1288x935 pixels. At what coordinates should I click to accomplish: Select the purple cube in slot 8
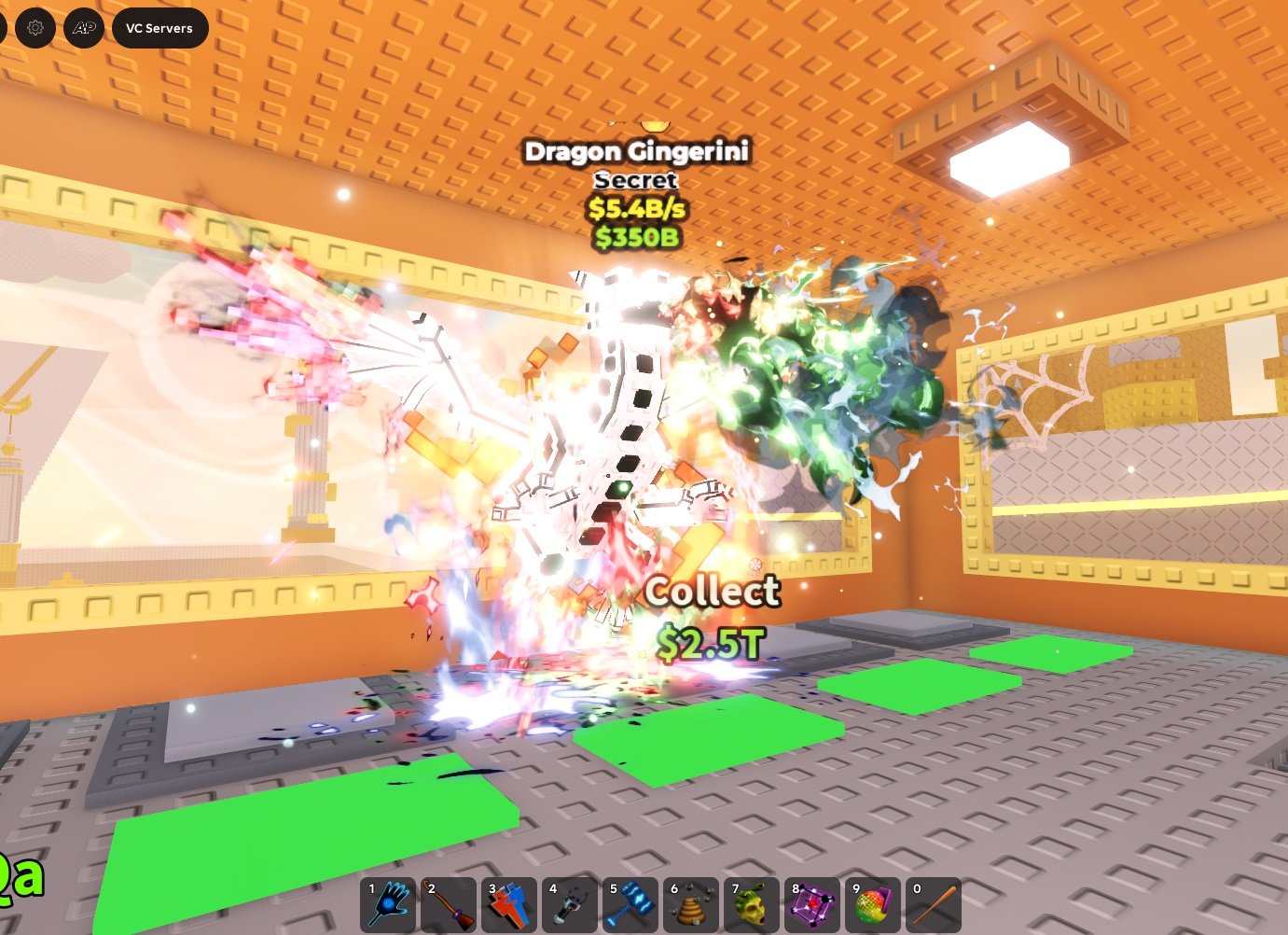[813, 904]
